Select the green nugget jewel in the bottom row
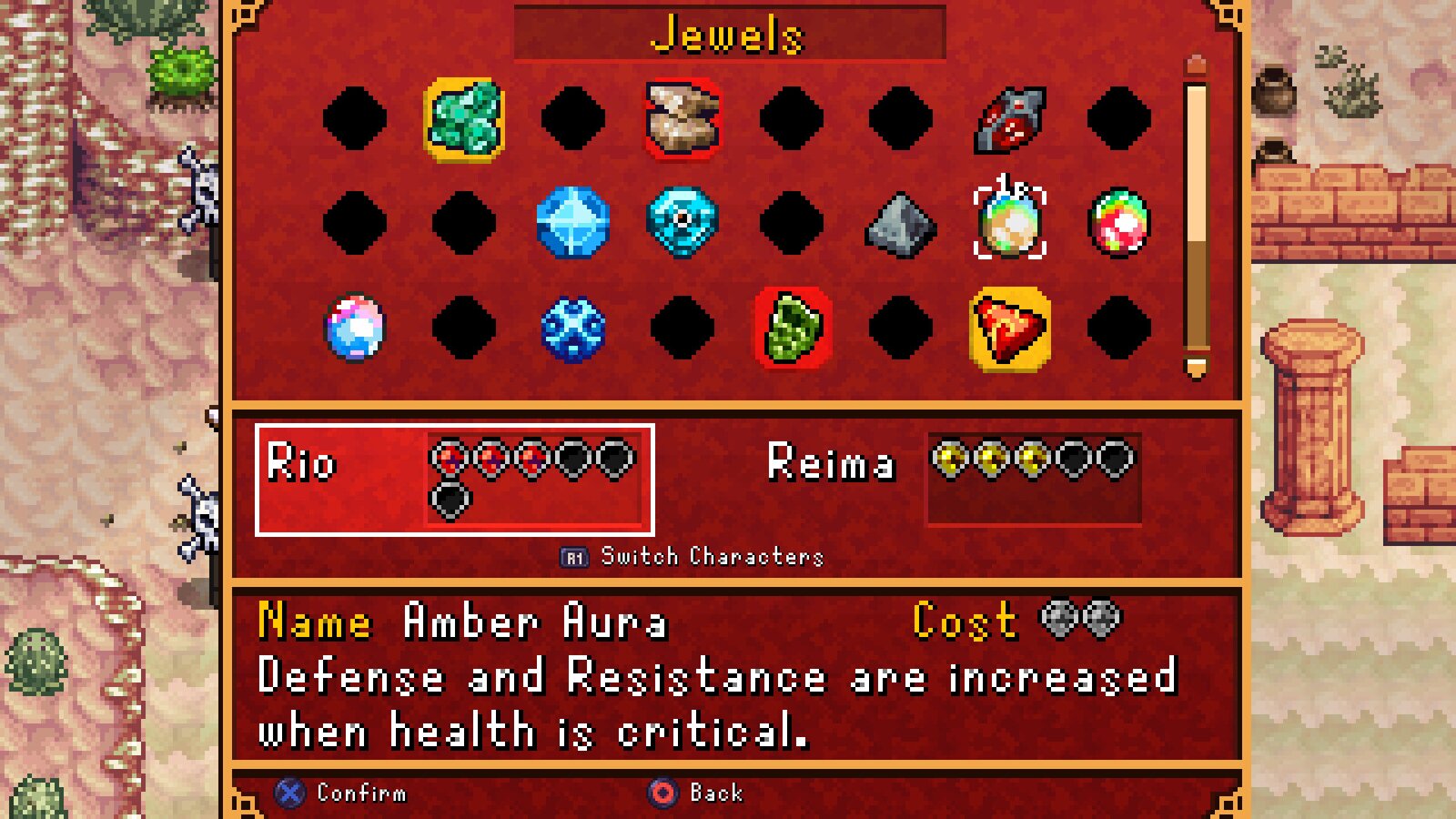1456x819 pixels. tap(792, 329)
